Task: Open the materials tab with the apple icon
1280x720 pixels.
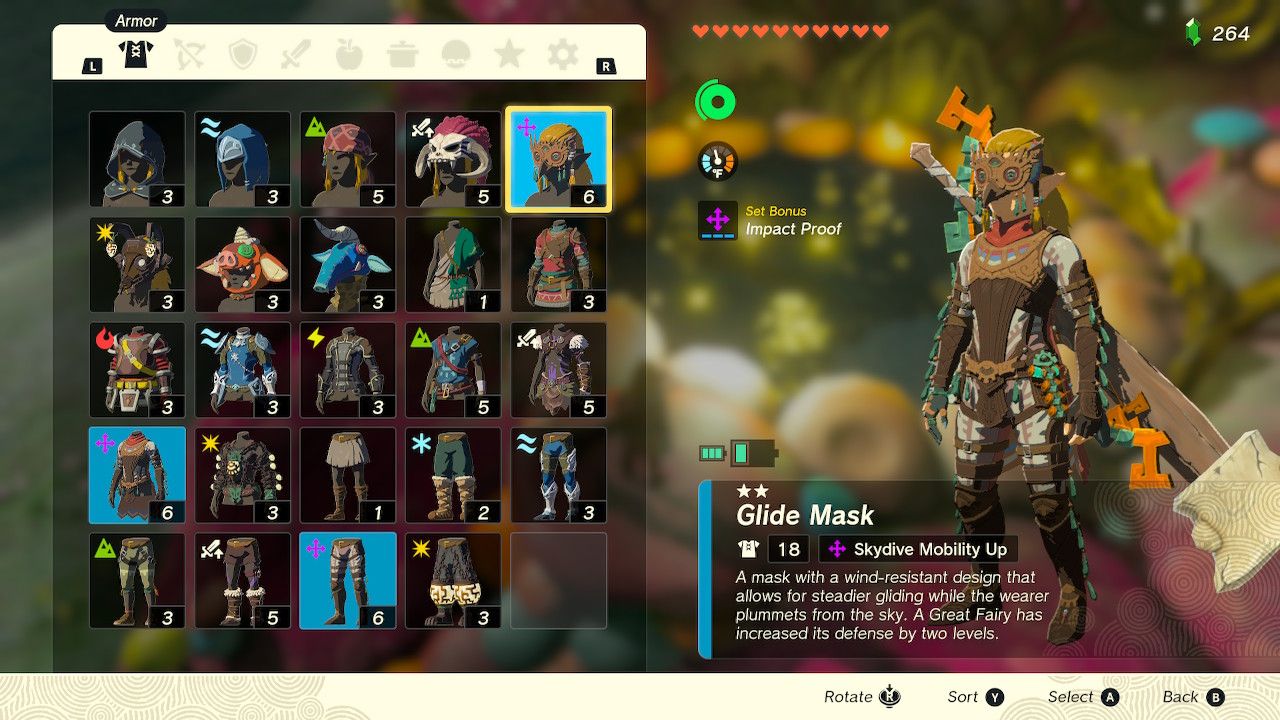Action: [x=351, y=55]
